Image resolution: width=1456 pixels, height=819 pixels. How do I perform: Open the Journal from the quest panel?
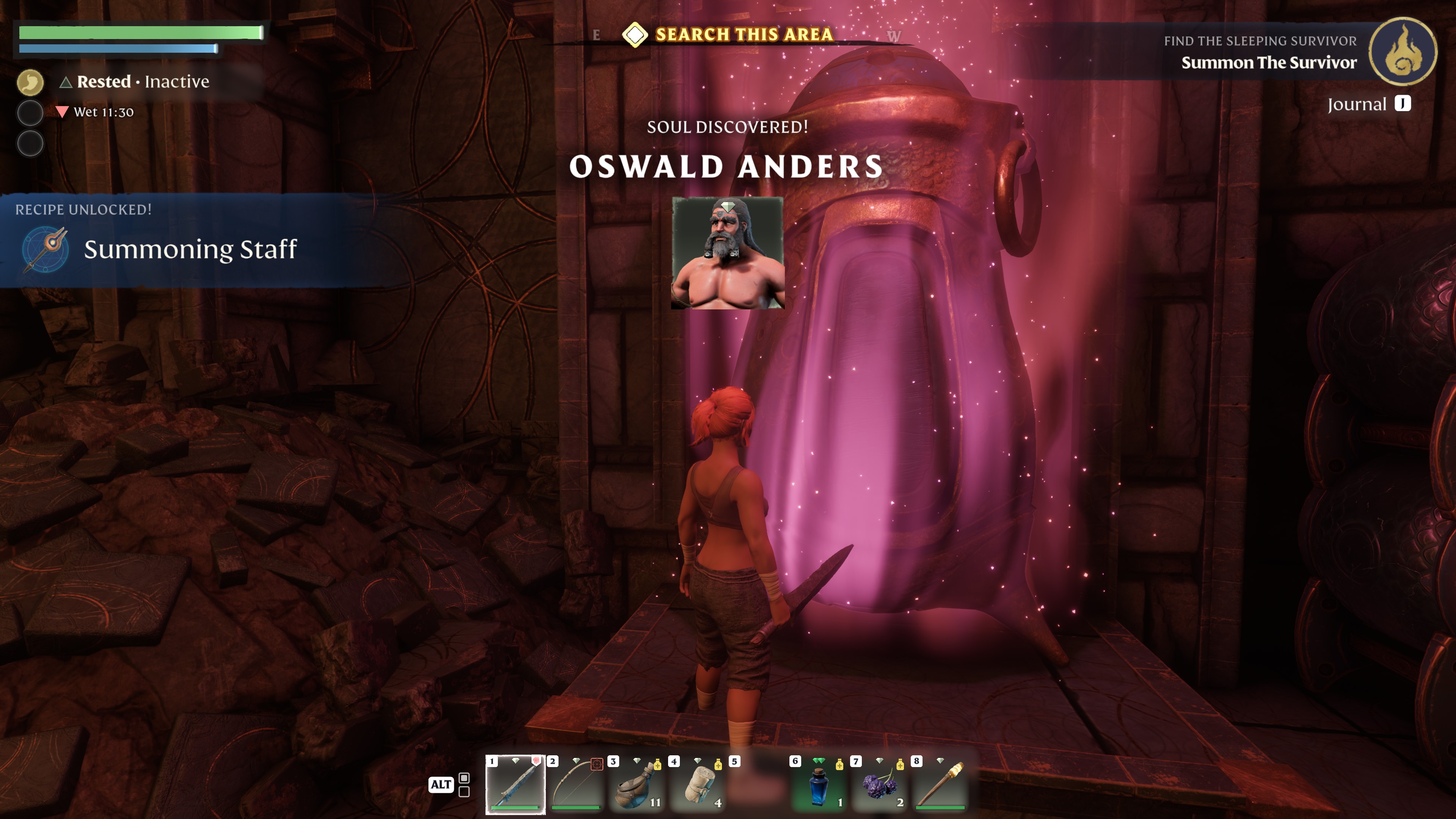tap(1368, 104)
